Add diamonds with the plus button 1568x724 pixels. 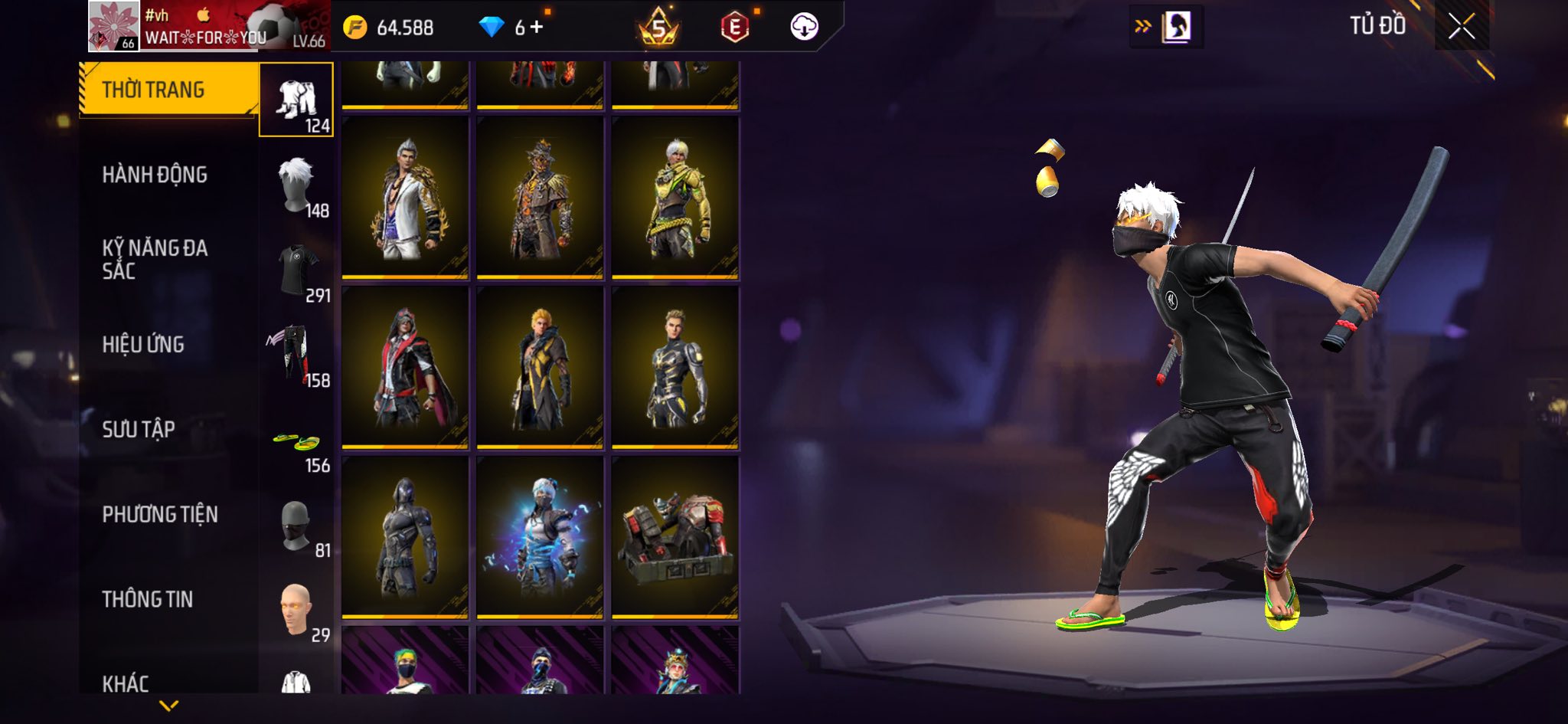537,28
